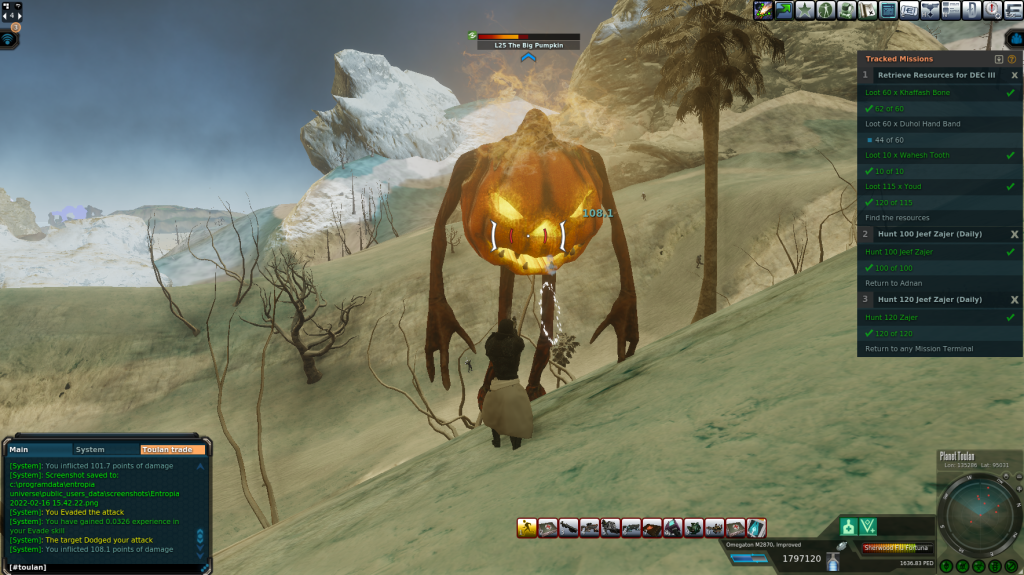
Task: Click the green star icon in top toolbar
Action: (805, 10)
